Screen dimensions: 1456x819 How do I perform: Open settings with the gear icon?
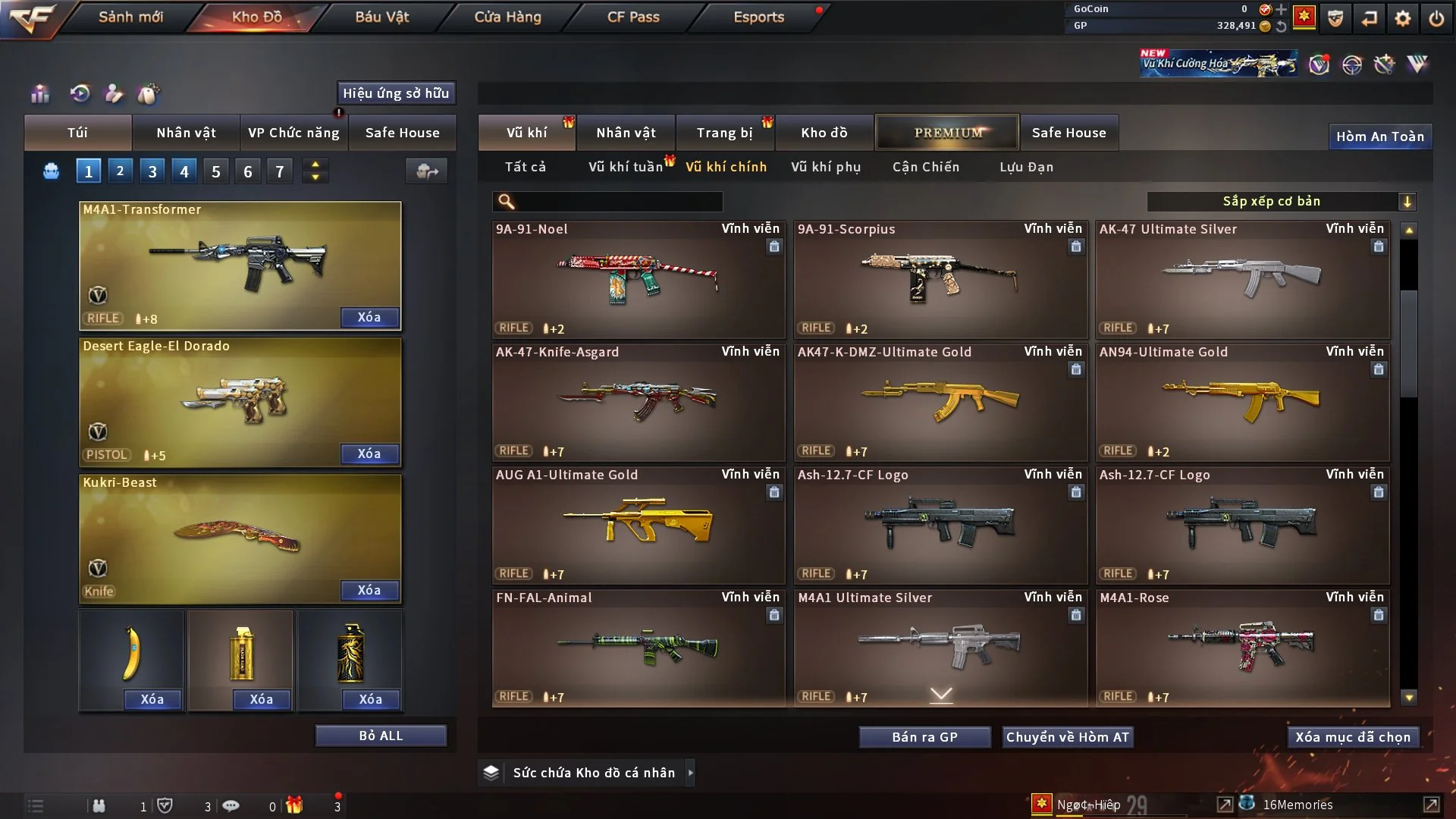coord(1403,18)
